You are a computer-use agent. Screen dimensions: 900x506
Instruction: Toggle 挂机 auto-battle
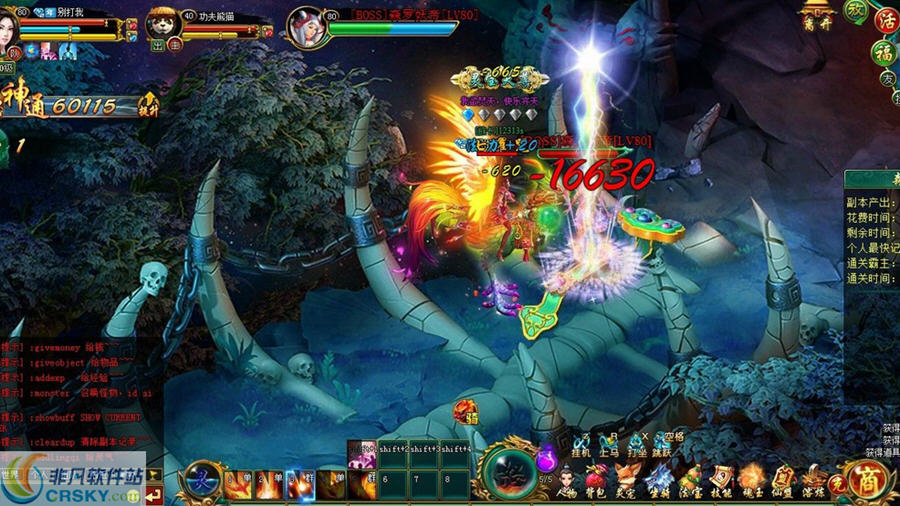[581, 443]
